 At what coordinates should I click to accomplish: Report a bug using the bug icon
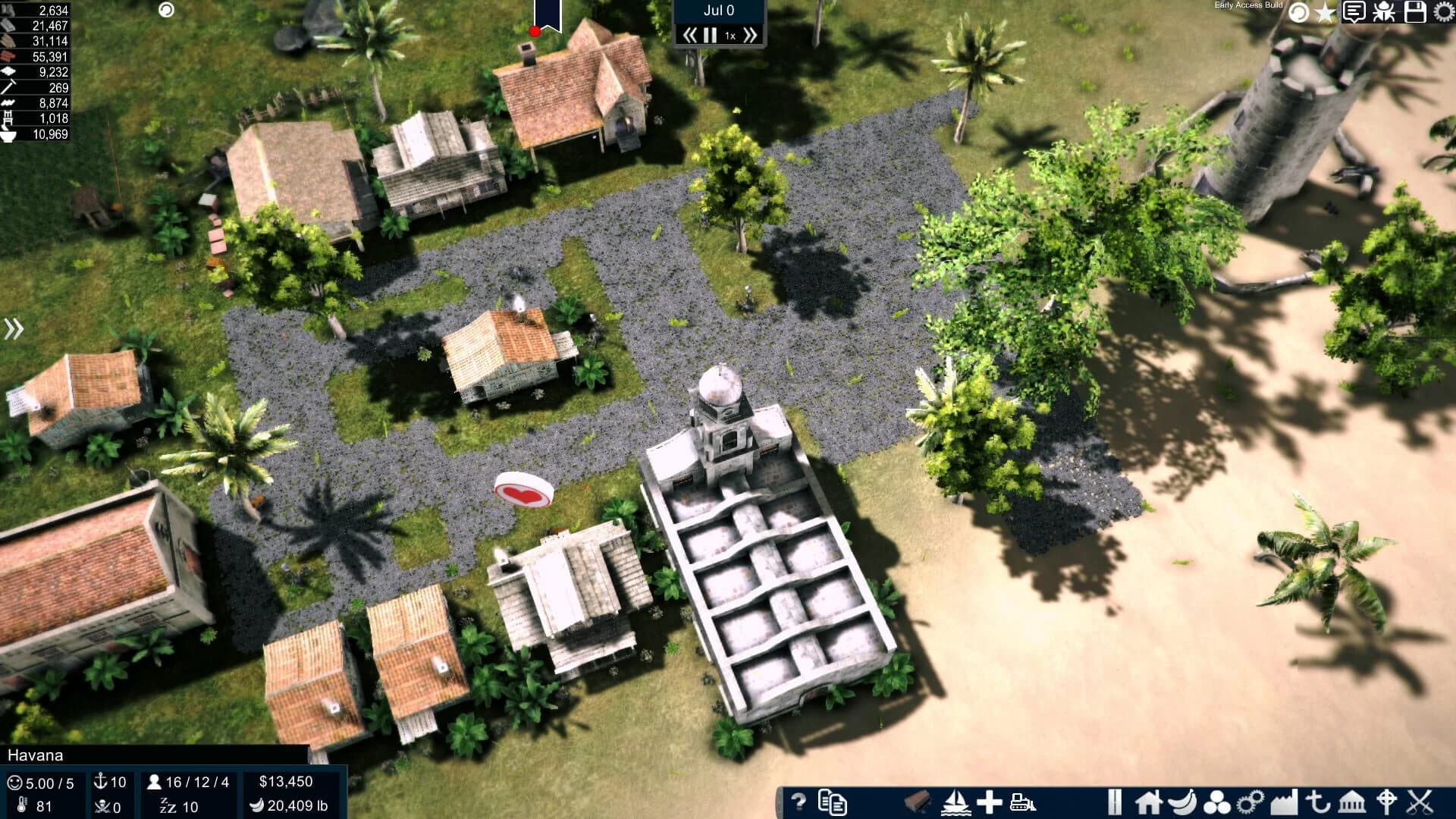pyautogui.click(x=1383, y=11)
